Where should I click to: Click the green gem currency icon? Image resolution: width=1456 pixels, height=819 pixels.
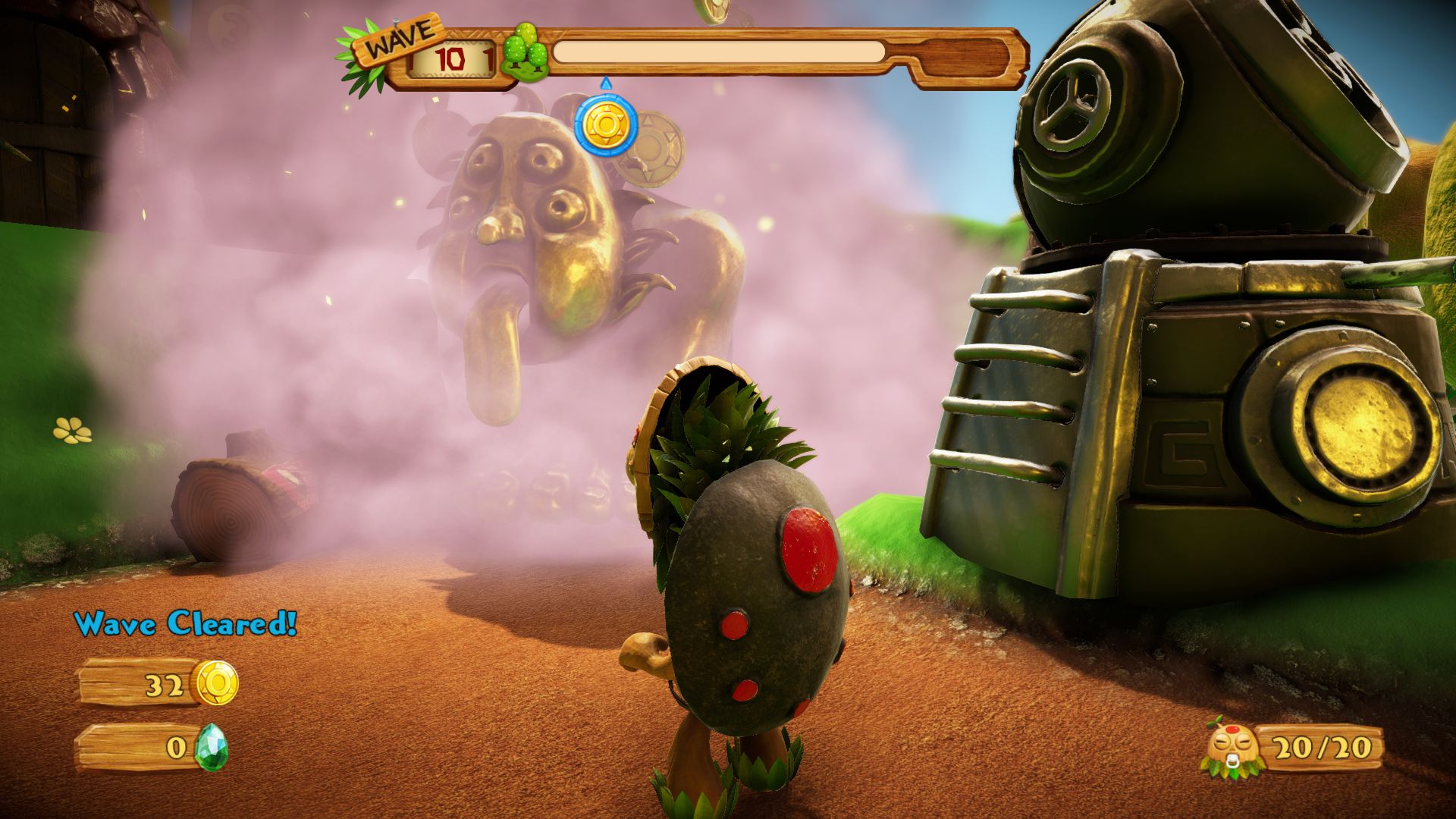click(x=211, y=747)
